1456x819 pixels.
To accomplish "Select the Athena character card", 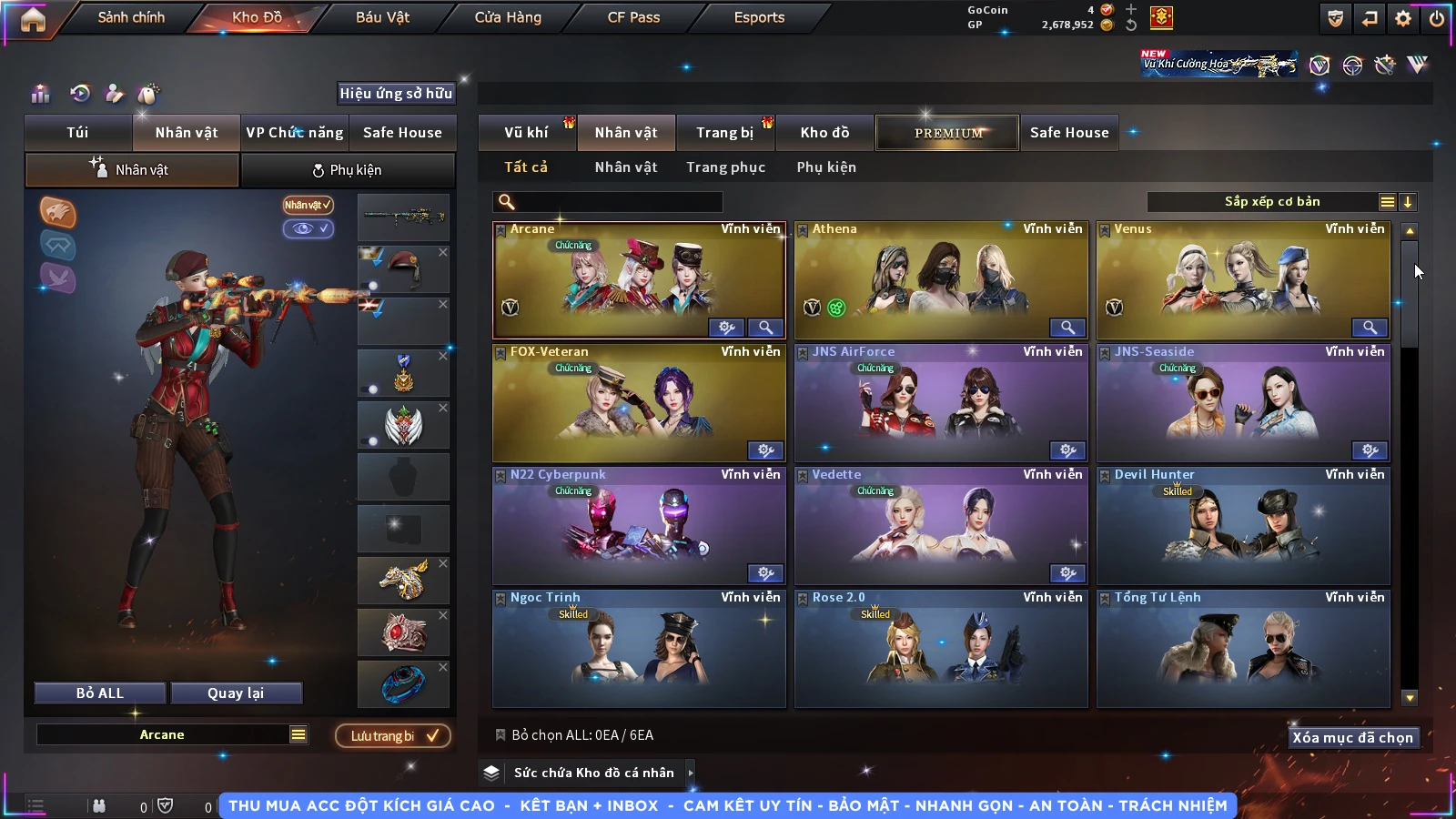I will tap(940, 280).
